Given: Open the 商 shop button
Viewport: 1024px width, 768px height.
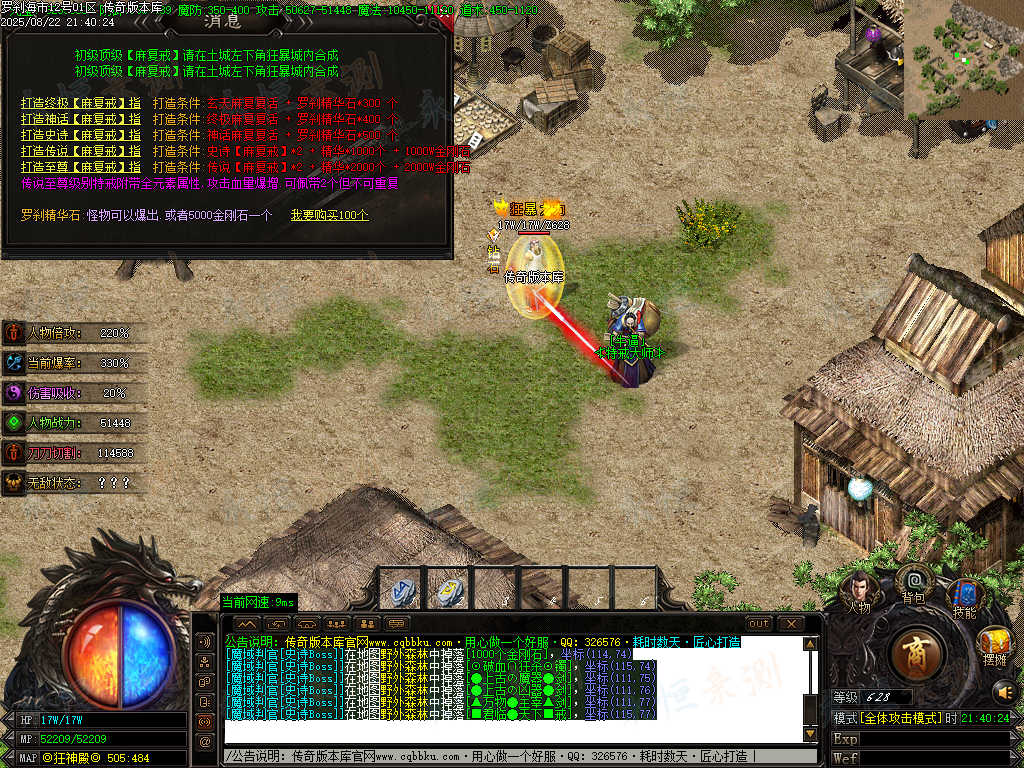Looking at the screenshot, I should (x=915, y=656).
